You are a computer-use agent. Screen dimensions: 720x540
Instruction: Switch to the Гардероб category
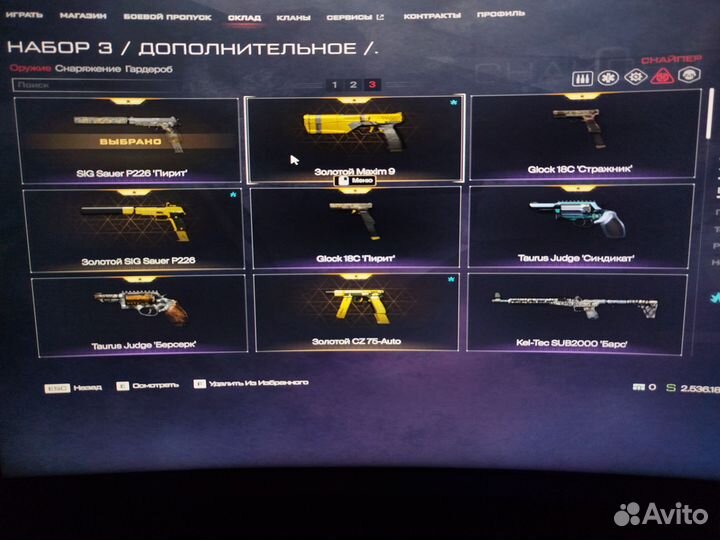pyautogui.click(x=141, y=67)
